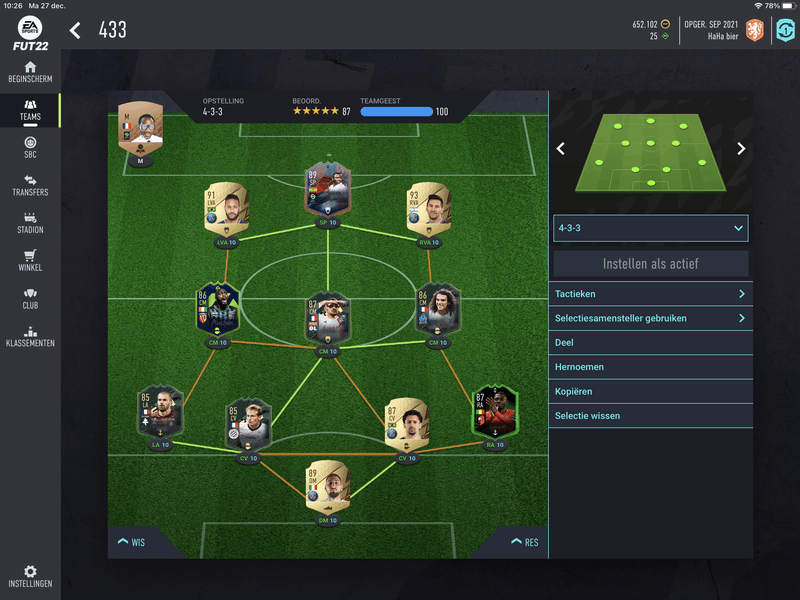
Task: Open Instellingen settings
Action: [x=30, y=577]
